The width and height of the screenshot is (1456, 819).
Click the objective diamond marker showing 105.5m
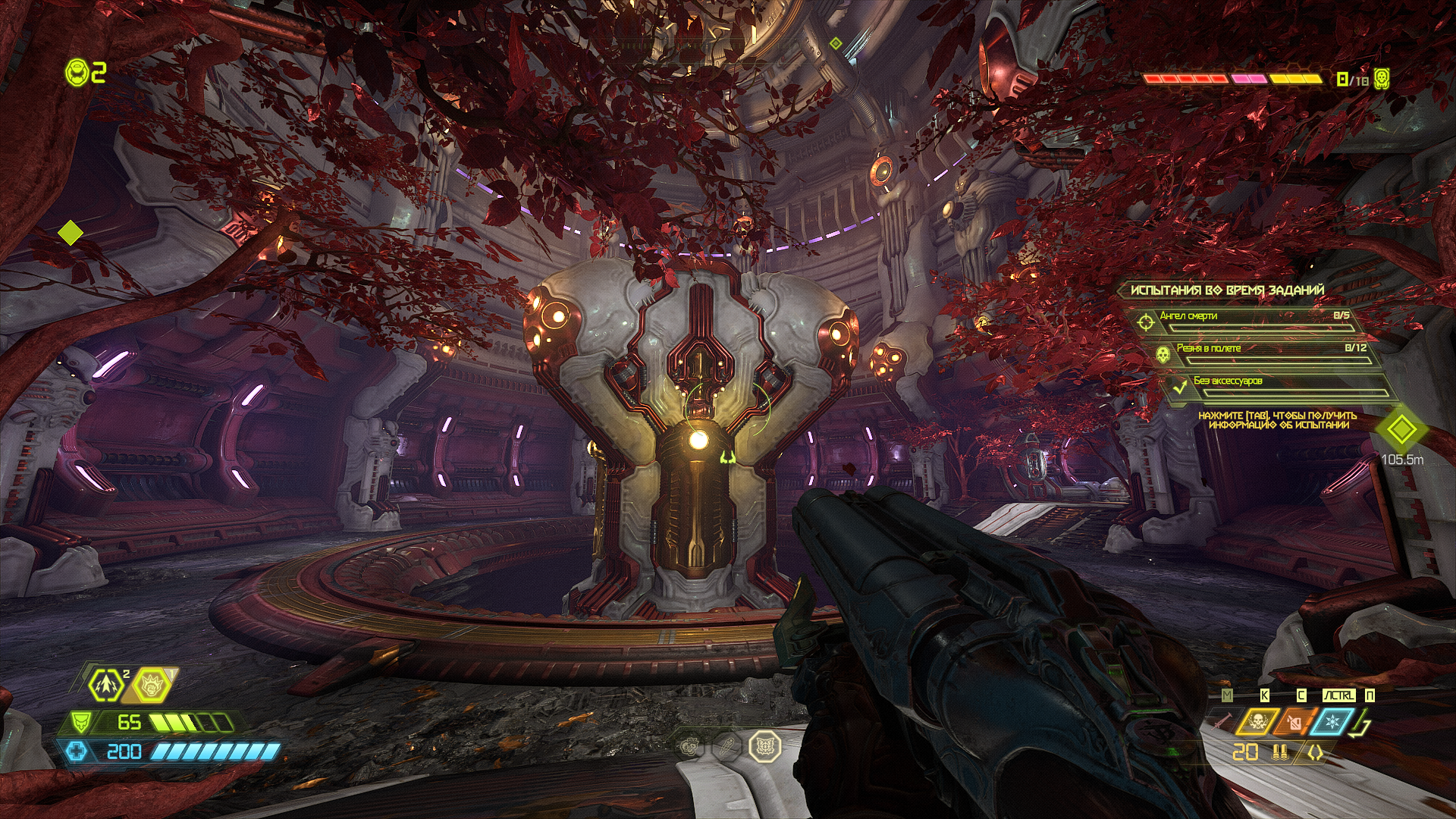(1401, 430)
